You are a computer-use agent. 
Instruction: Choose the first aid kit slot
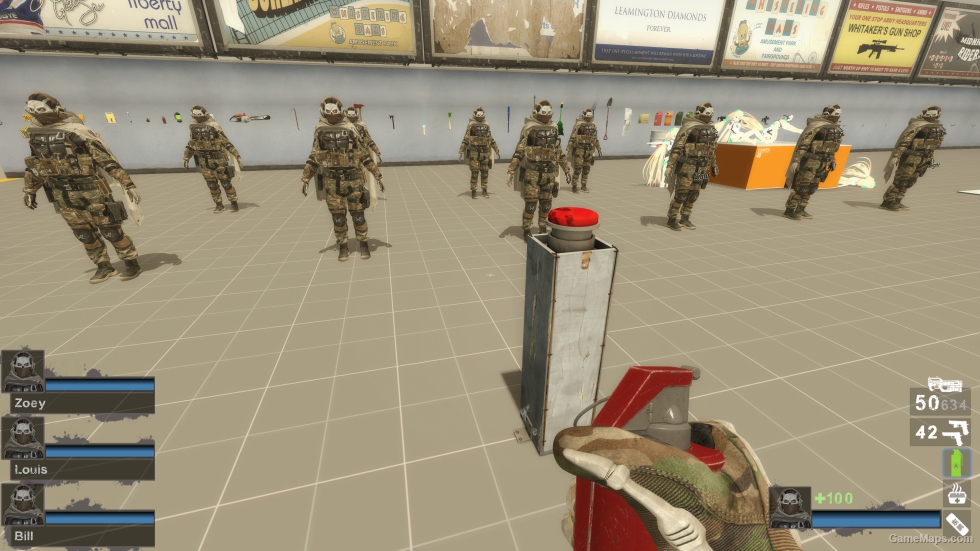tap(957, 493)
